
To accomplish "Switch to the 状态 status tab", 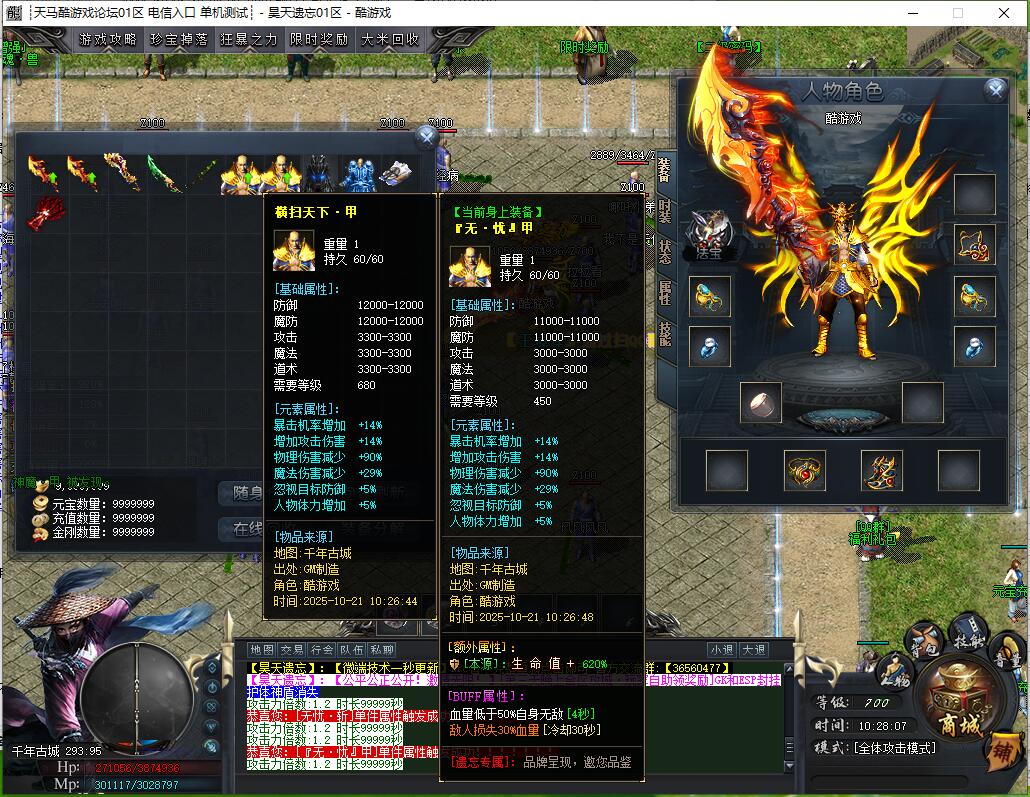I will click(665, 253).
